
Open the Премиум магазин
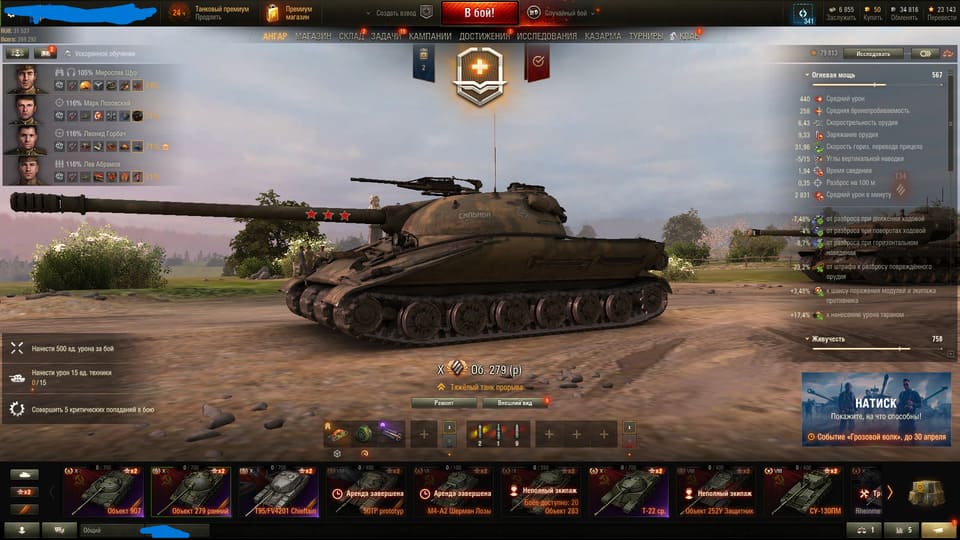pos(290,13)
